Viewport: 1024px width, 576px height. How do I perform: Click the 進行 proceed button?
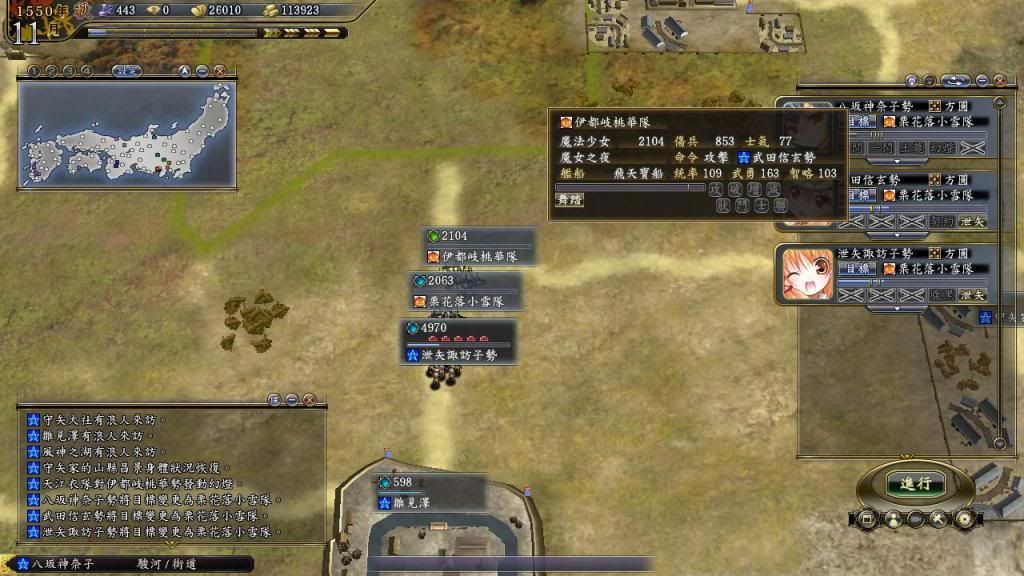(914, 484)
